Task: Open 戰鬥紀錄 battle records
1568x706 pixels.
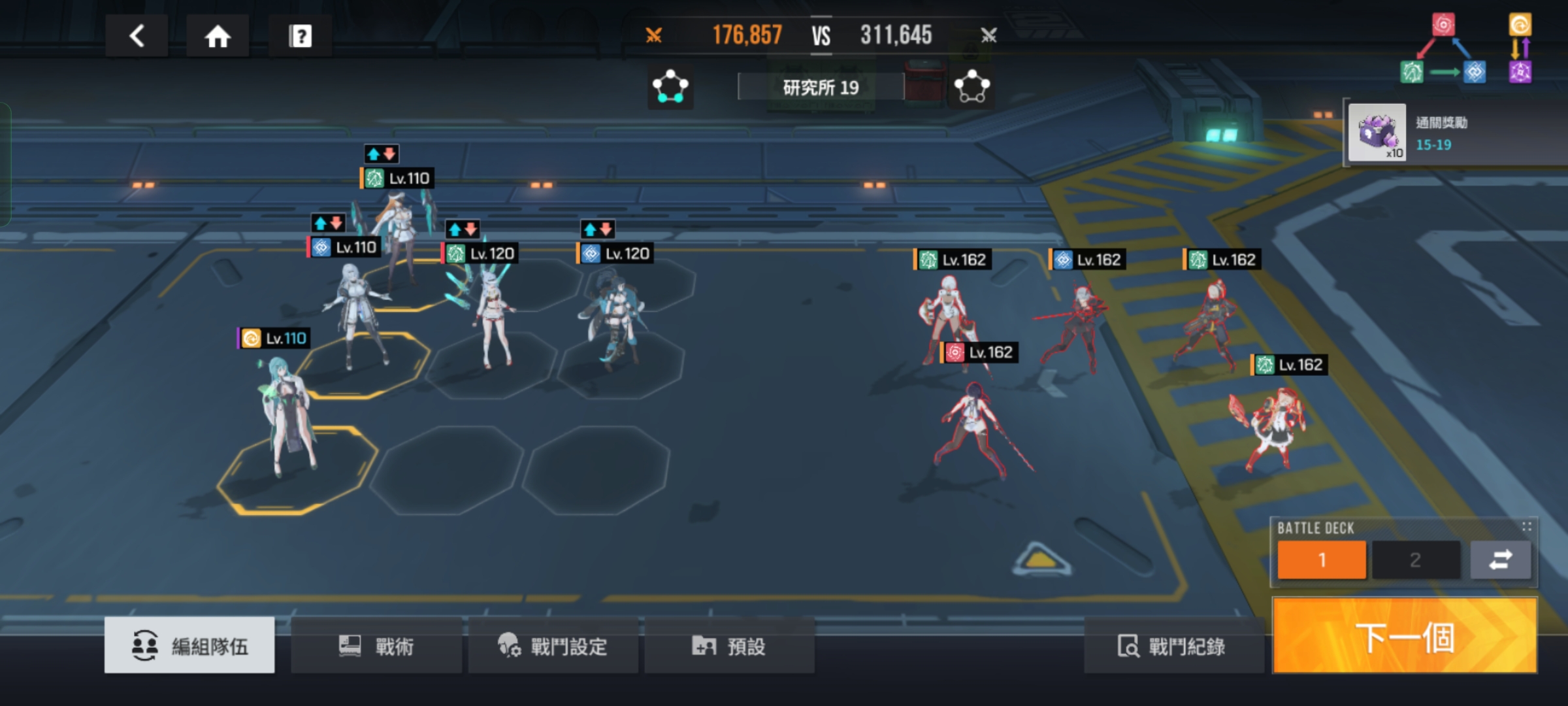Action: coord(1172,647)
